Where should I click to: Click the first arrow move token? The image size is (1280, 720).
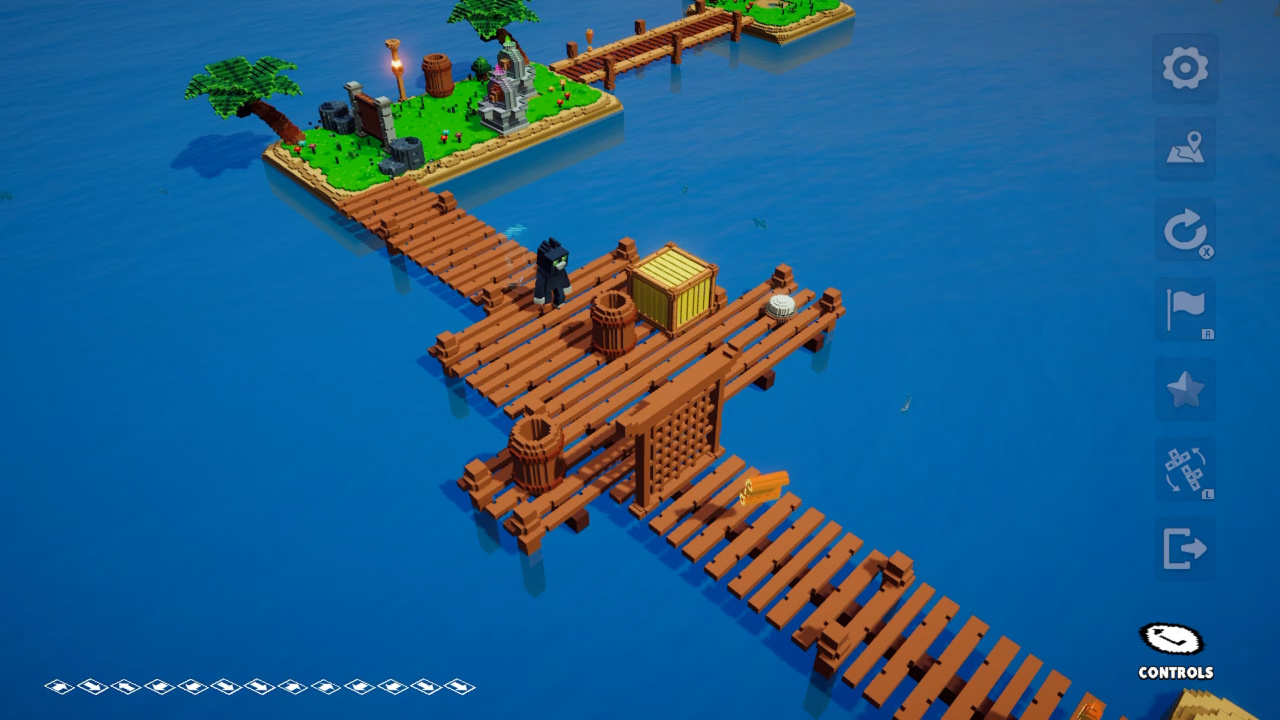coord(62,687)
